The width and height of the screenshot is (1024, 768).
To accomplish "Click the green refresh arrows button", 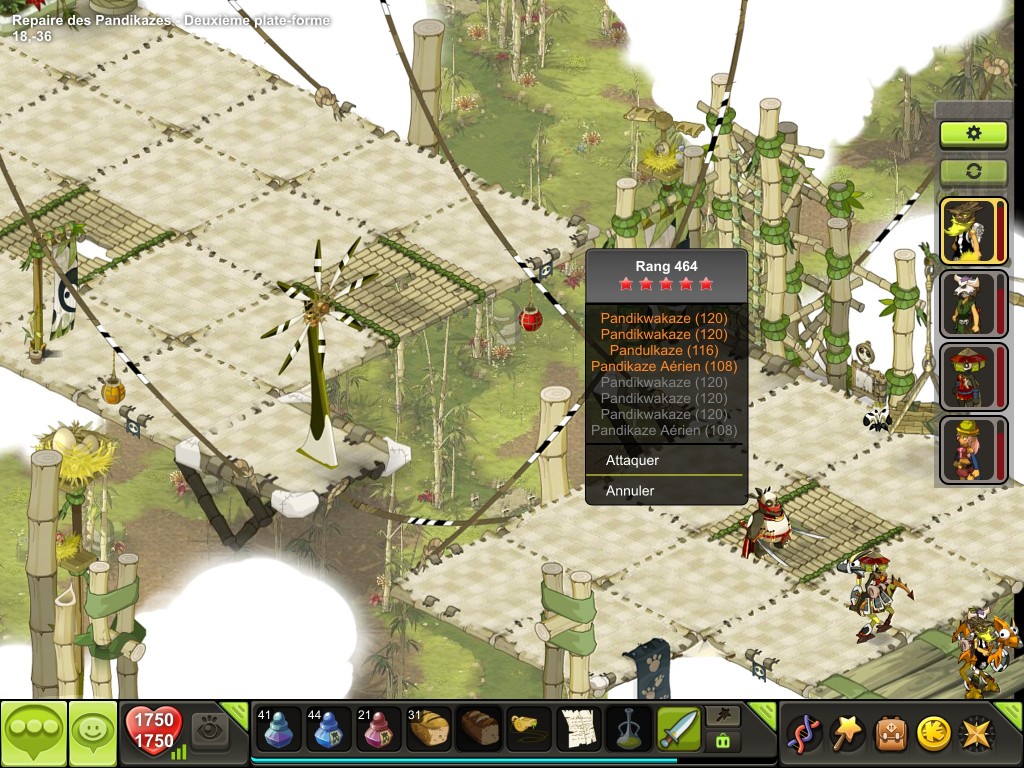I will click(x=973, y=171).
